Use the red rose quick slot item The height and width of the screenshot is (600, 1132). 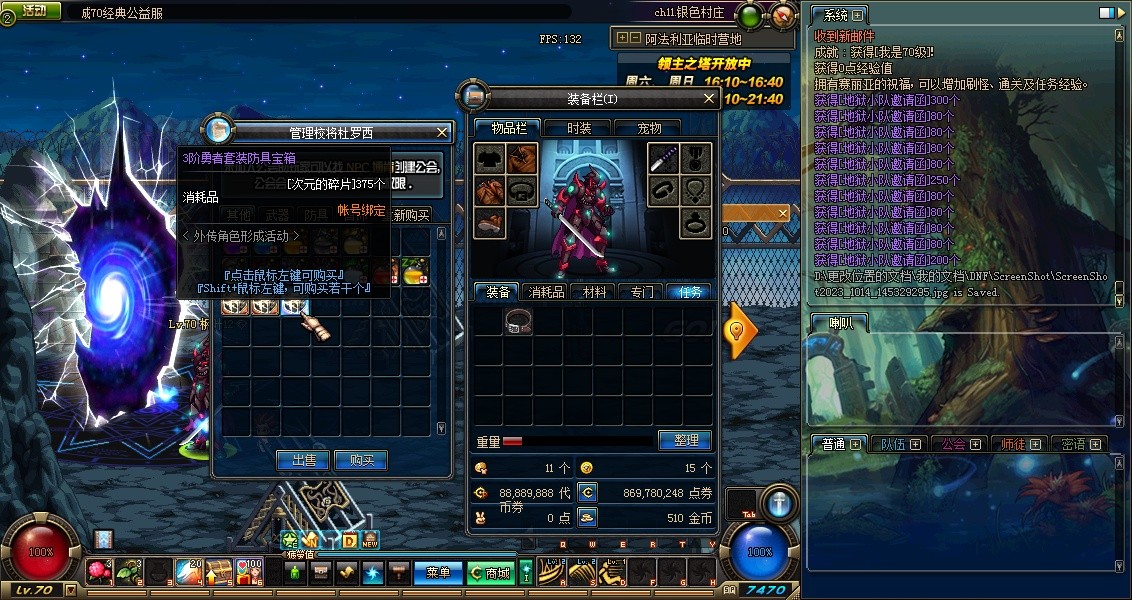pos(98,571)
